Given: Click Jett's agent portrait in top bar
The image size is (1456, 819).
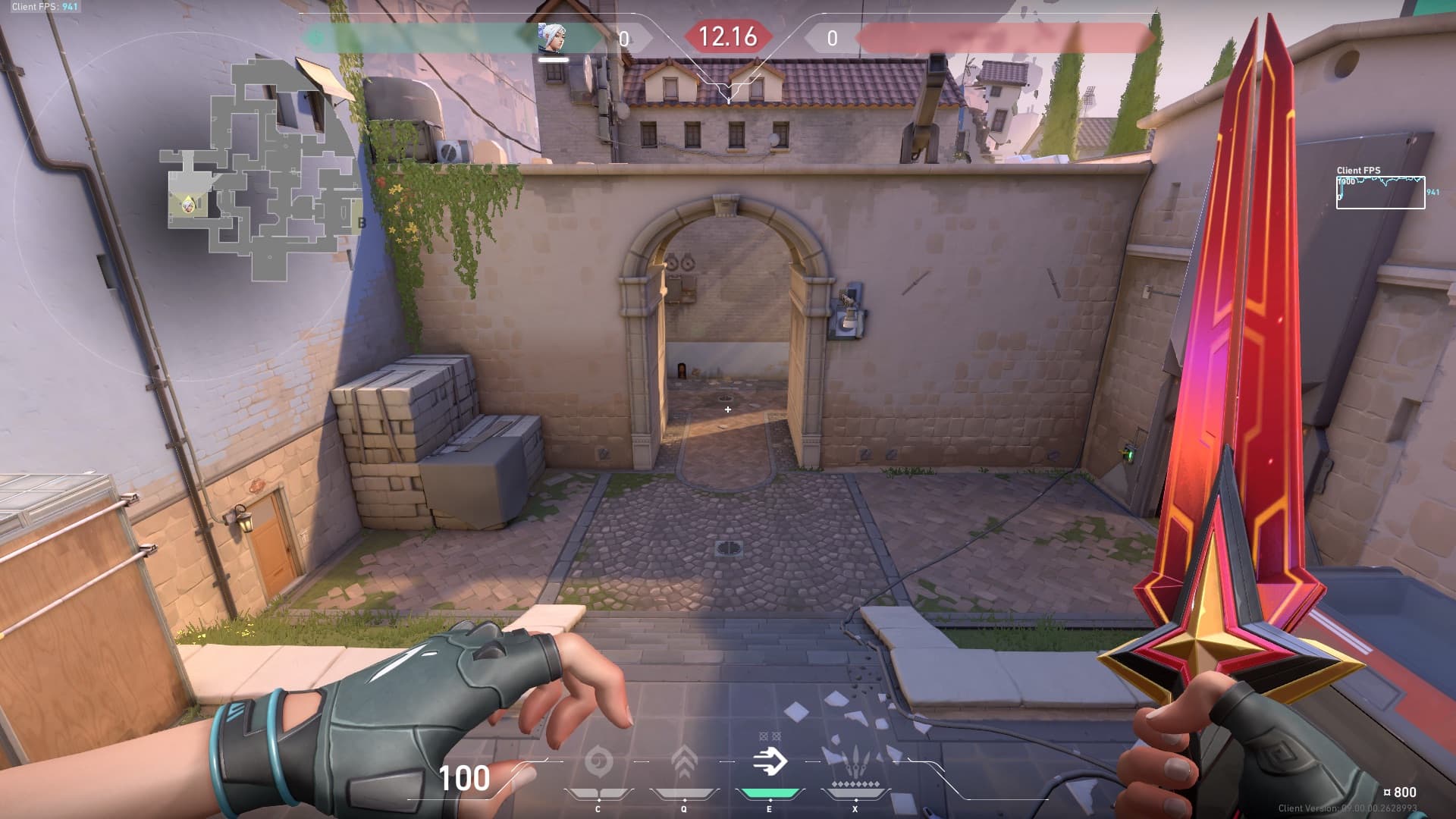Looking at the screenshot, I should [x=552, y=38].
